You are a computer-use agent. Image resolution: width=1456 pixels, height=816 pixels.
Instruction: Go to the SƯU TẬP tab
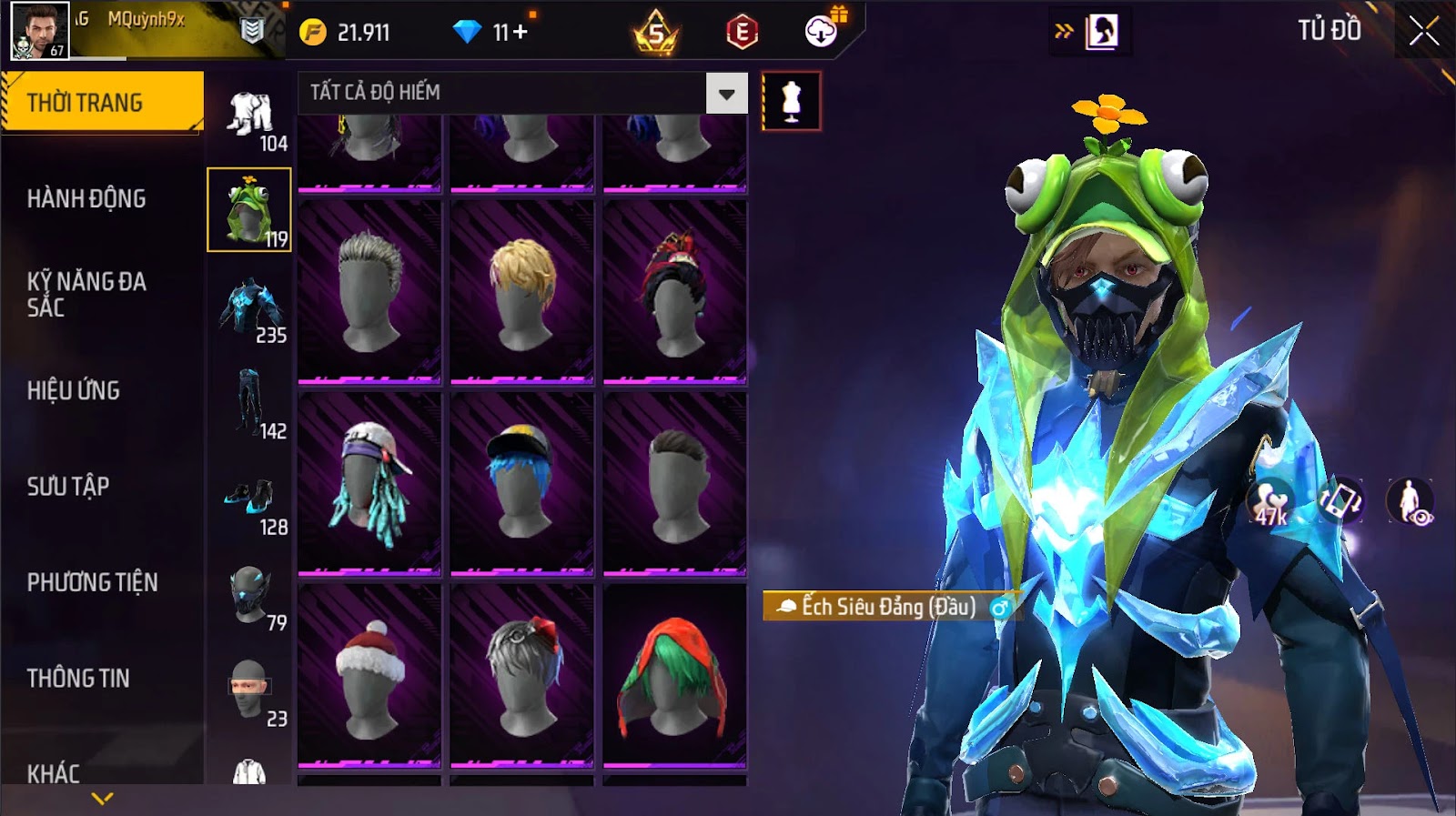[68, 487]
